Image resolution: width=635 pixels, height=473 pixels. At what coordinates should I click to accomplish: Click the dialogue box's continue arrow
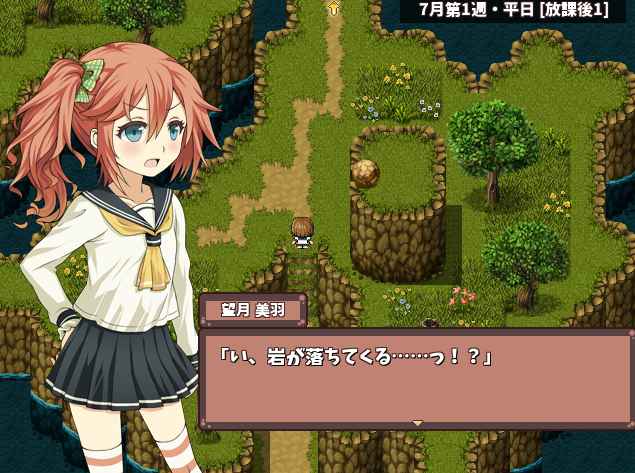[x=418, y=423]
